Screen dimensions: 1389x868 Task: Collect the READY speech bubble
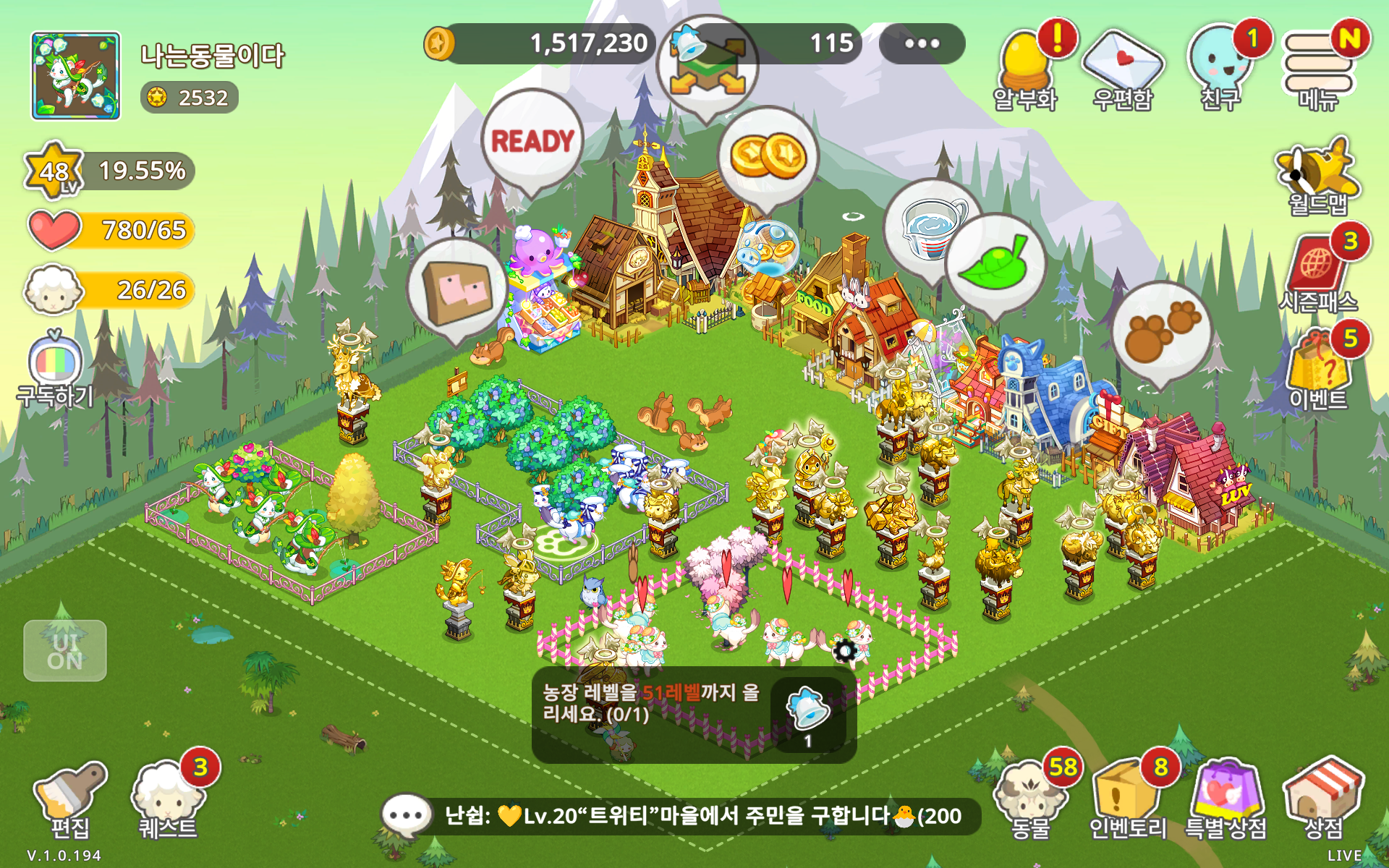tap(532, 142)
